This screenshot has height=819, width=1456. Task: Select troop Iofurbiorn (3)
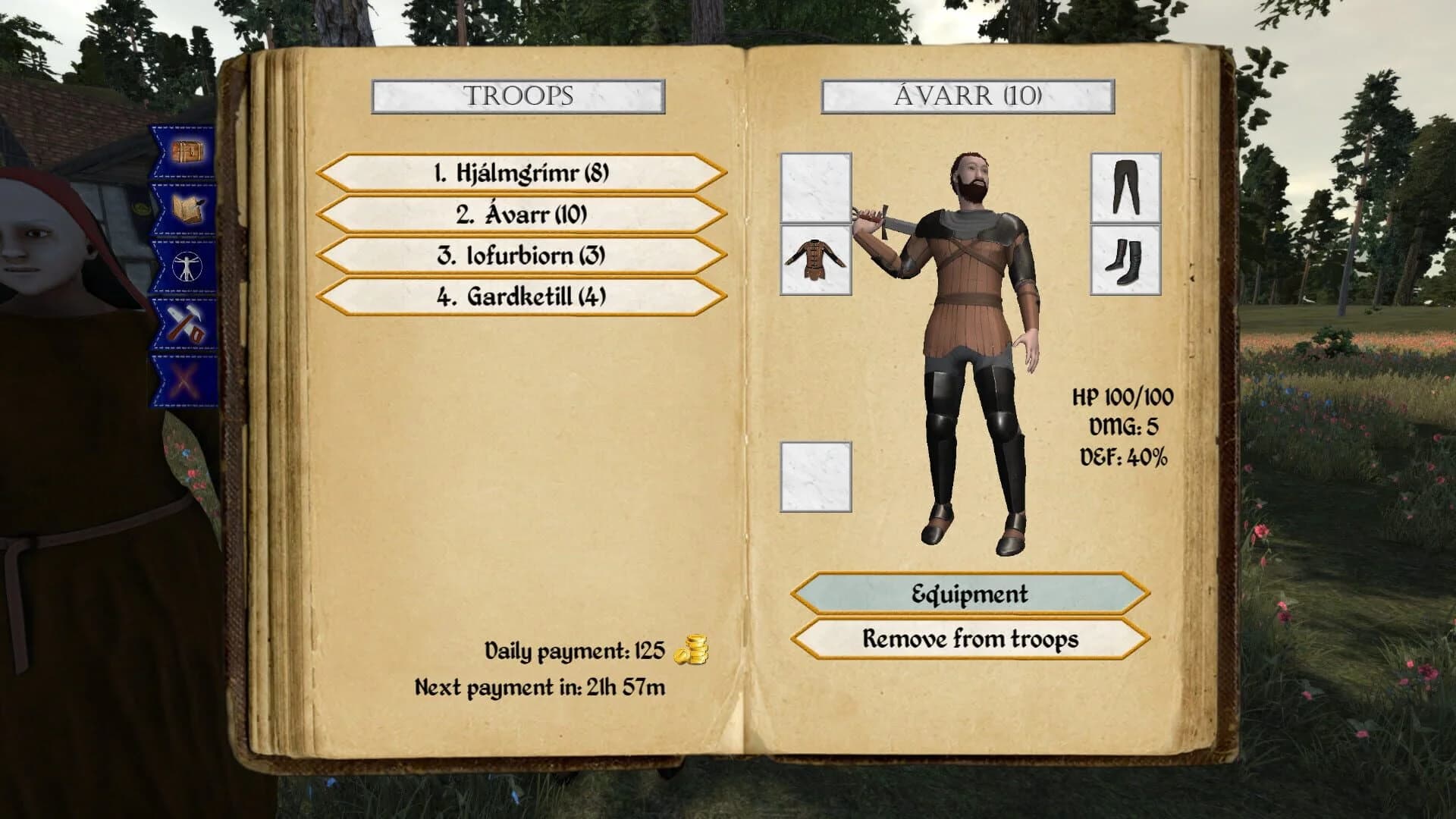(520, 256)
